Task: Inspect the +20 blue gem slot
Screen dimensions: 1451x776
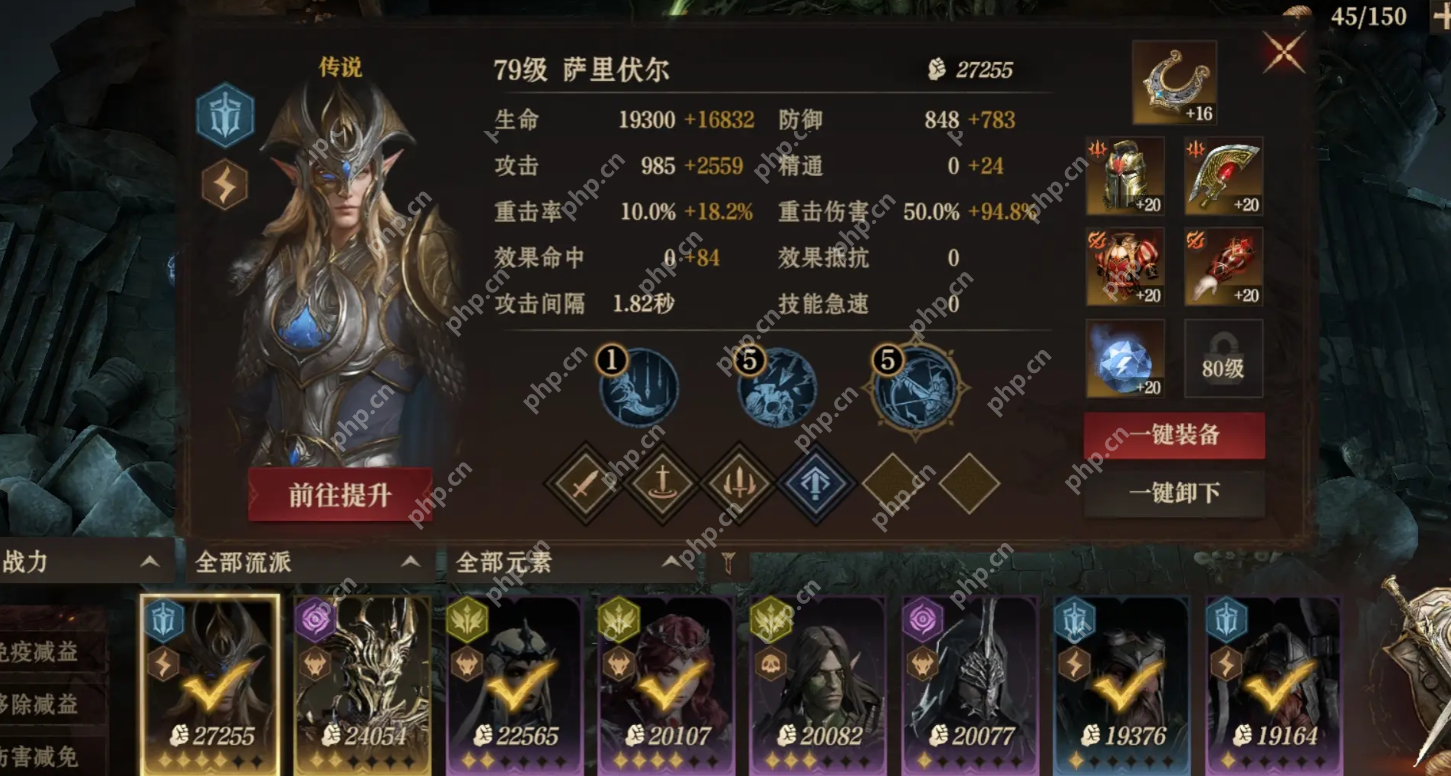Action: [1125, 357]
